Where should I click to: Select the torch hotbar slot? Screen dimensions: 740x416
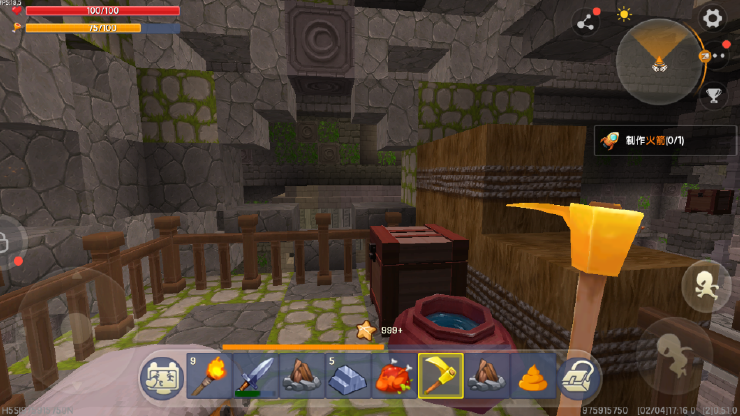209,377
